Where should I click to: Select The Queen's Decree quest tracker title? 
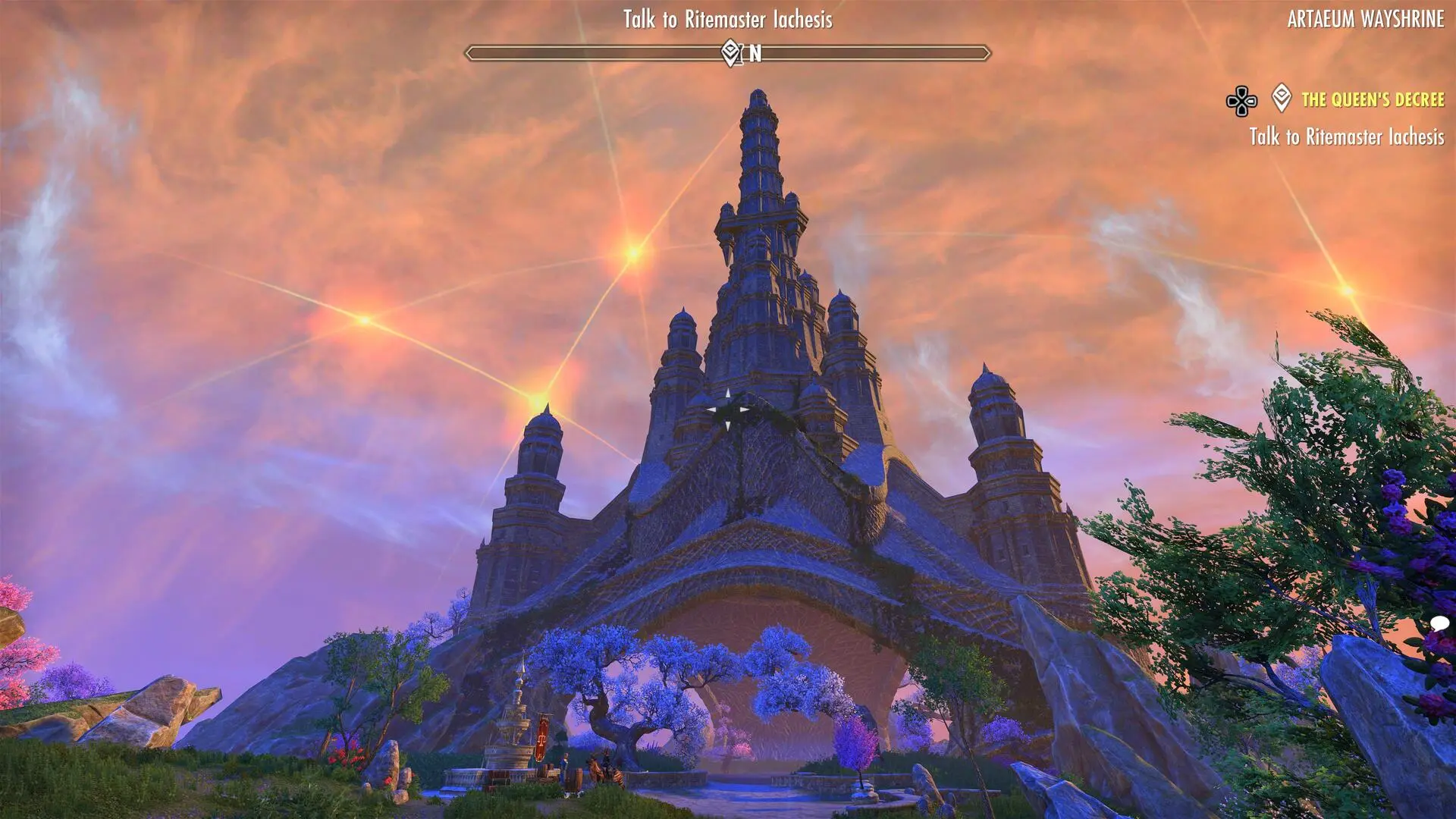[1373, 99]
